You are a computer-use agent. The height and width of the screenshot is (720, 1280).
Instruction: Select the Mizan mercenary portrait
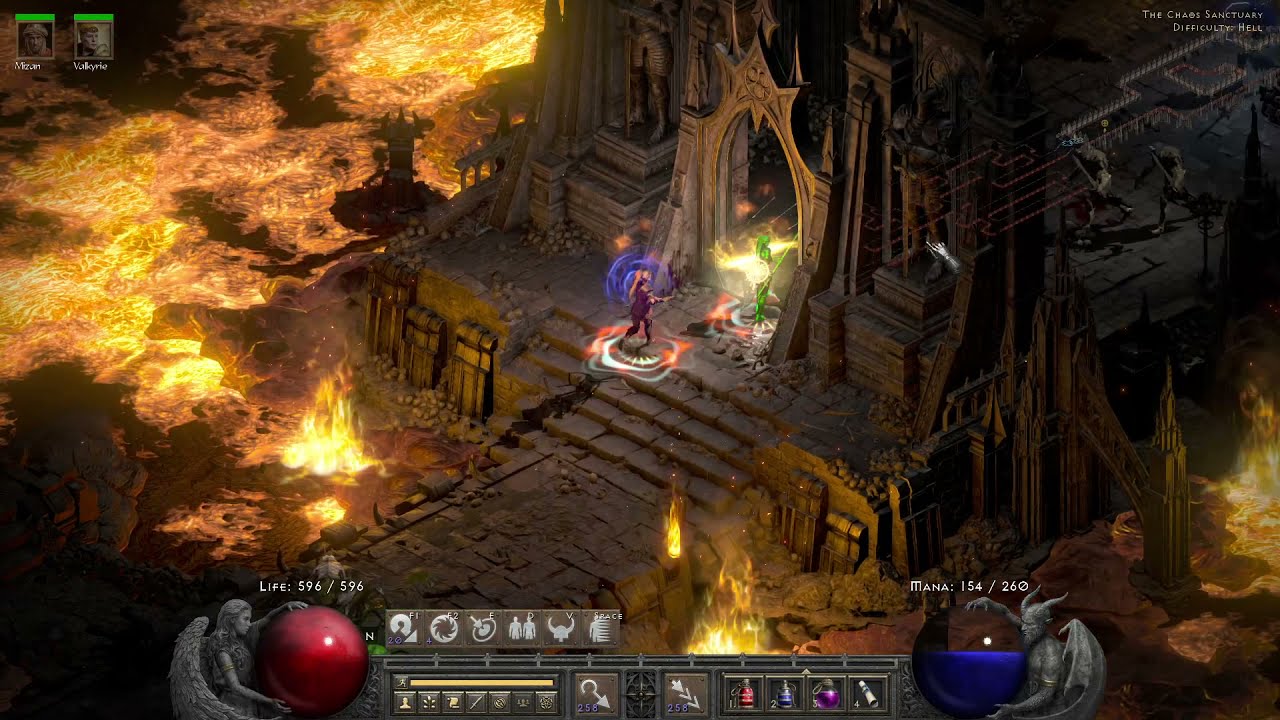[35, 40]
